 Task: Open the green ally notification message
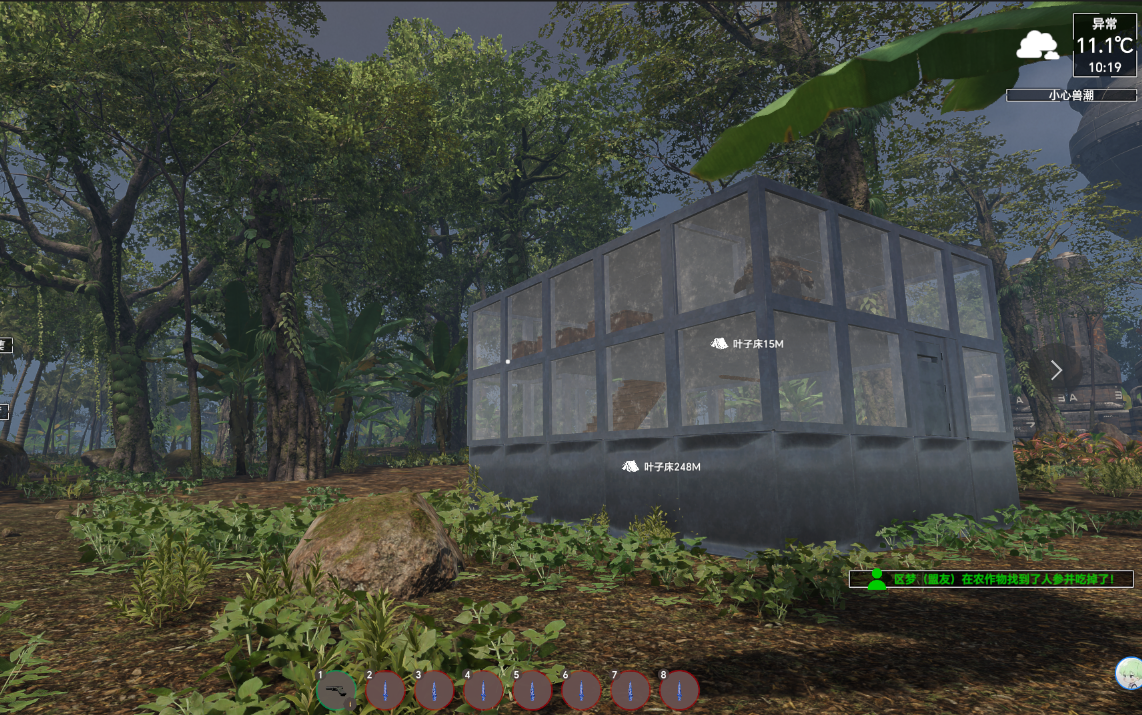(x=991, y=579)
